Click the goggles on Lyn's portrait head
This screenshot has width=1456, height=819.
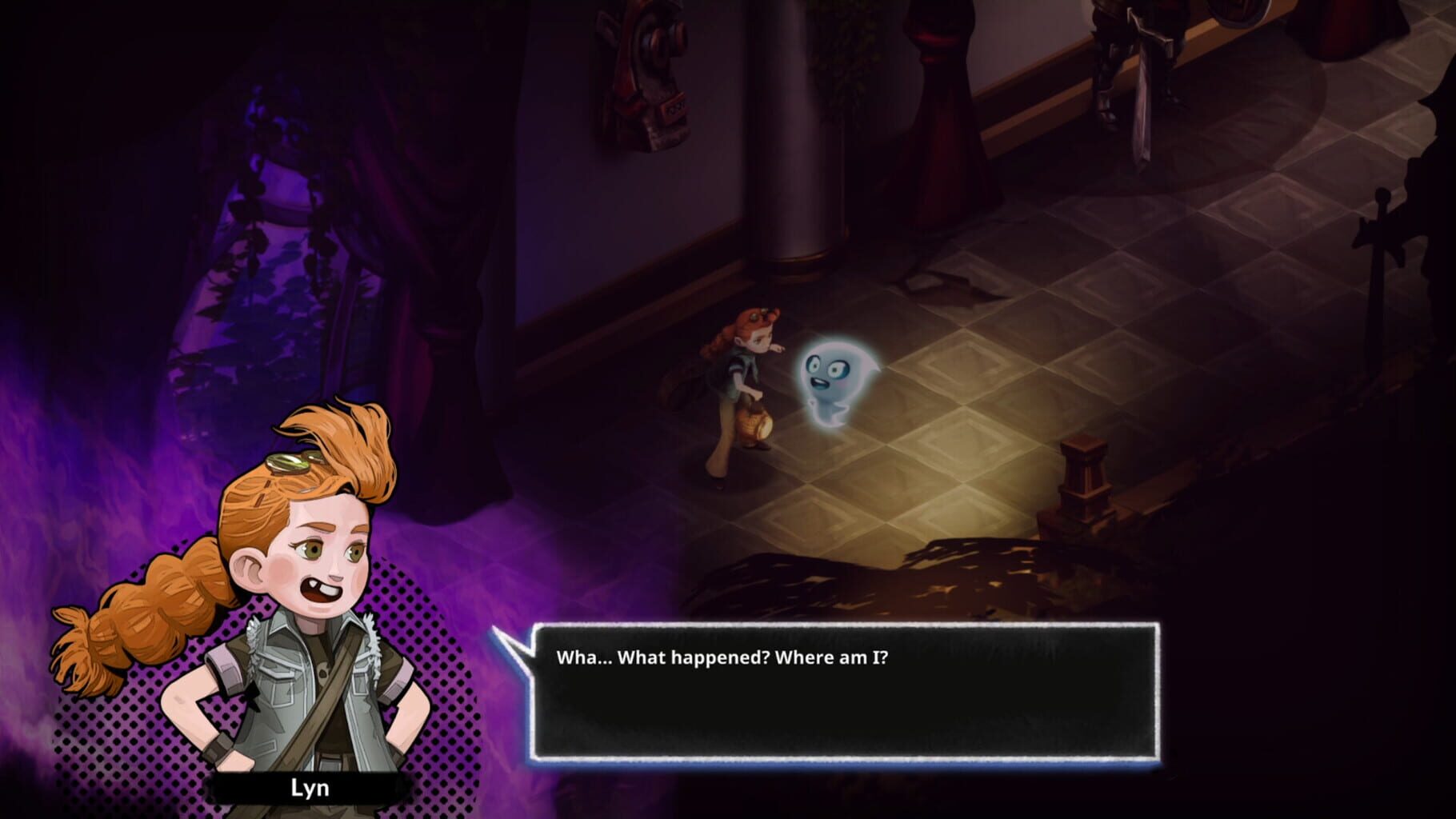[292, 461]
